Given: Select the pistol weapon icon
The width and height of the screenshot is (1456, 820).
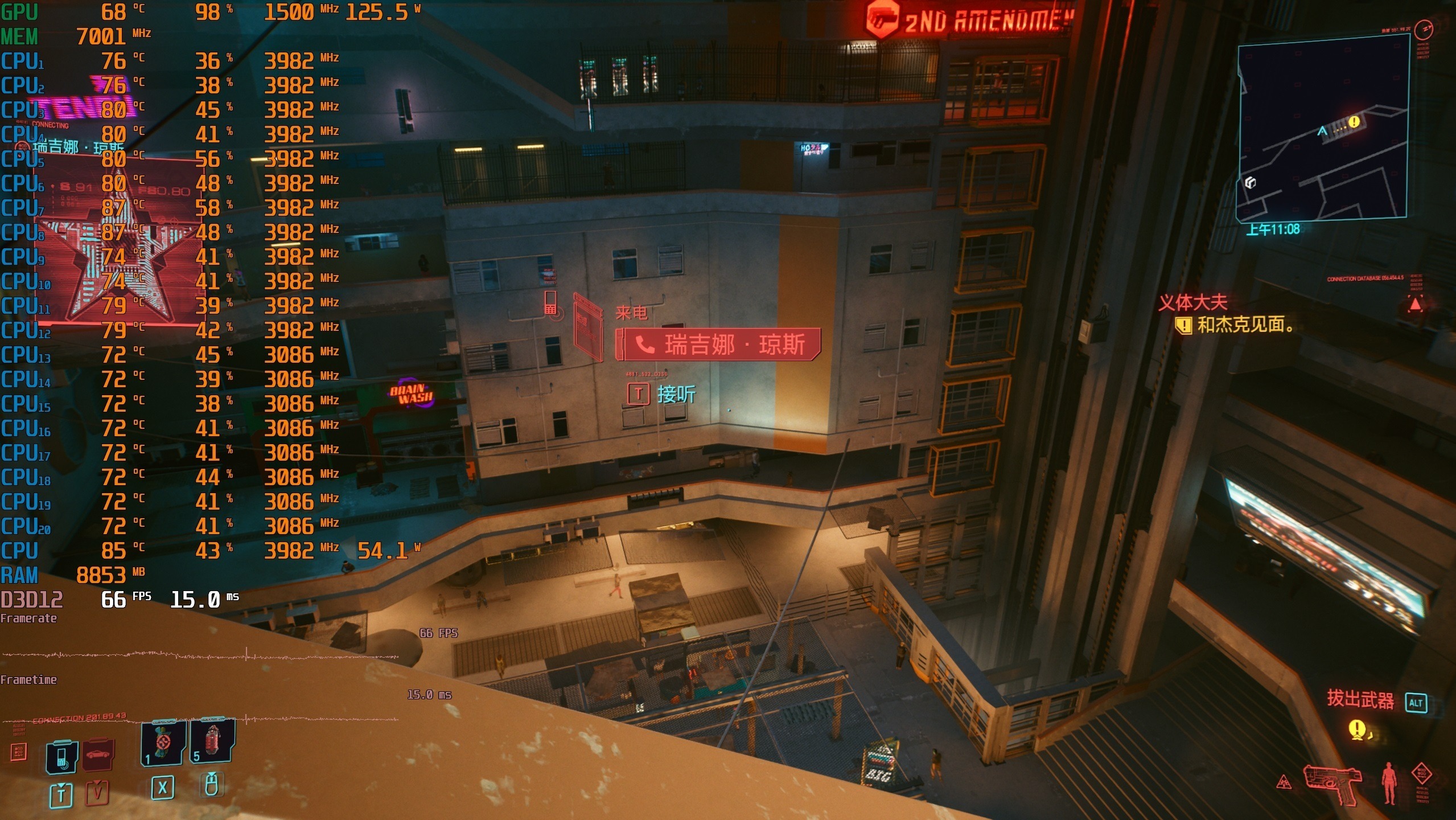Looking at the screenshot, I should tap(1332, 782).
